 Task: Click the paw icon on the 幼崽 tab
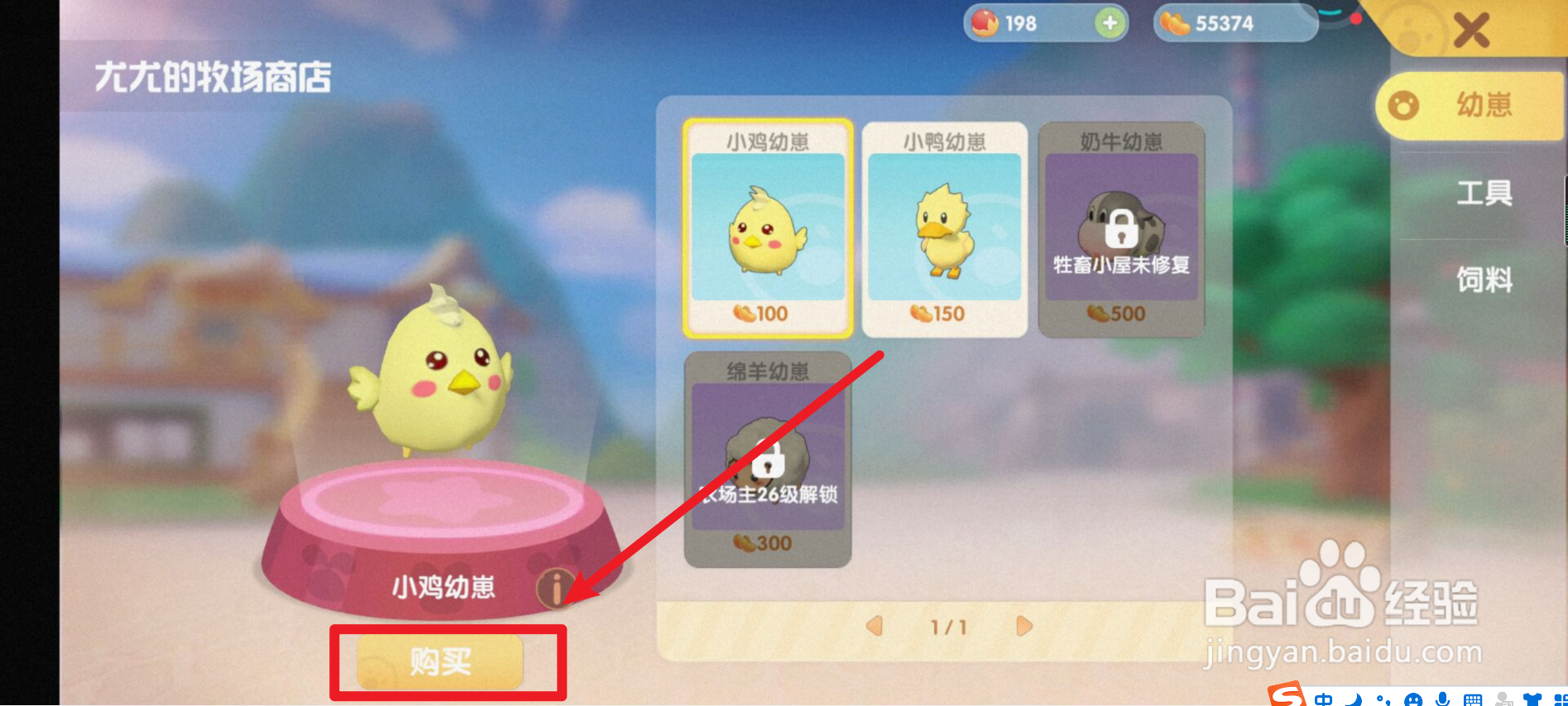tap(1404, 105)
